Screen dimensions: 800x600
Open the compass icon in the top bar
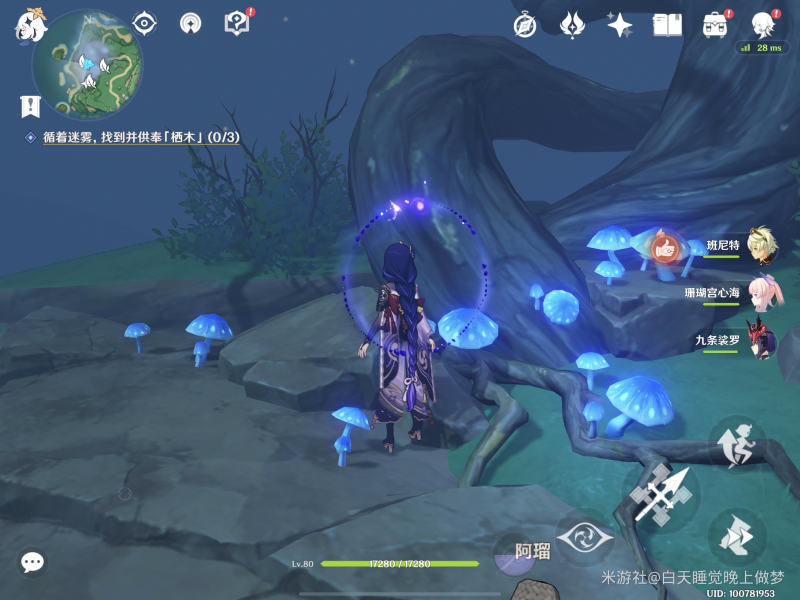click(x=525, y=25)
